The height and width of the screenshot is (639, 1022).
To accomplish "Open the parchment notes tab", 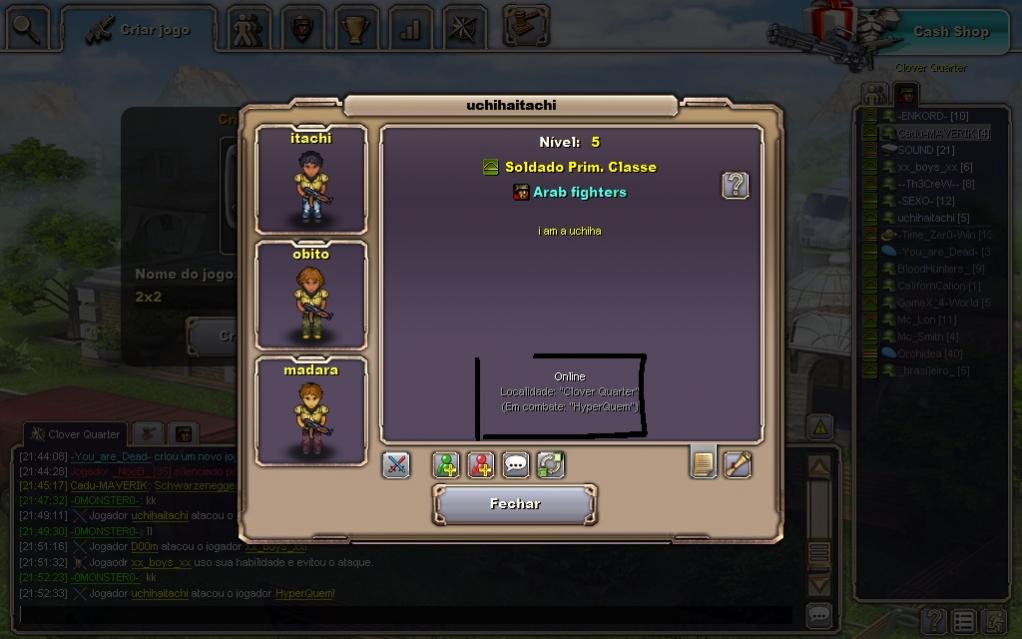I will [703, 463].
